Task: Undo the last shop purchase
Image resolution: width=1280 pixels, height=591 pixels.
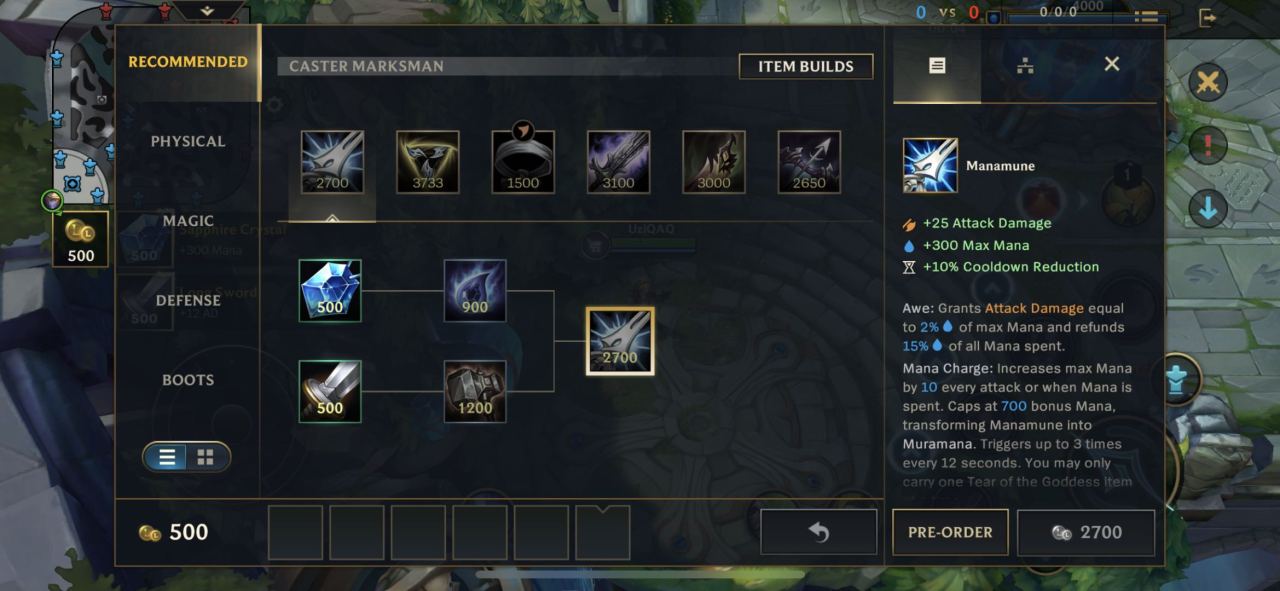Action: pyautogui.click(x=818, y=532)
